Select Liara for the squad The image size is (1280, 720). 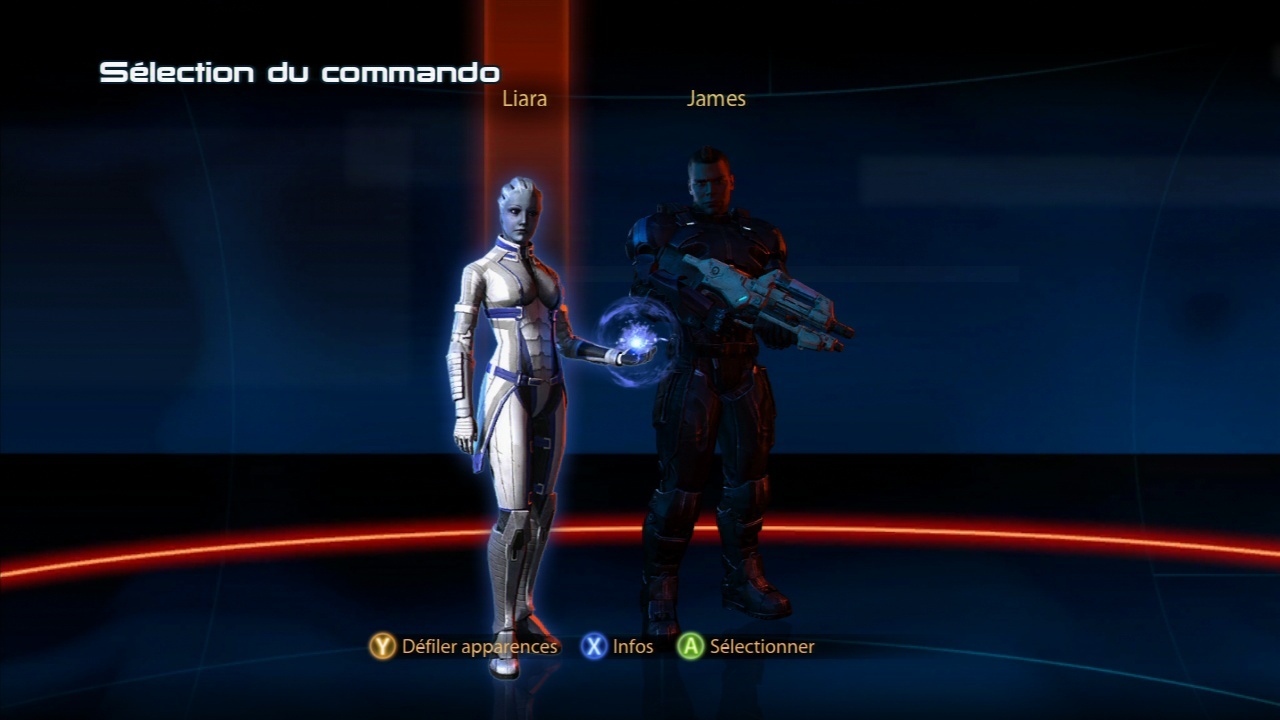point(508,380)
